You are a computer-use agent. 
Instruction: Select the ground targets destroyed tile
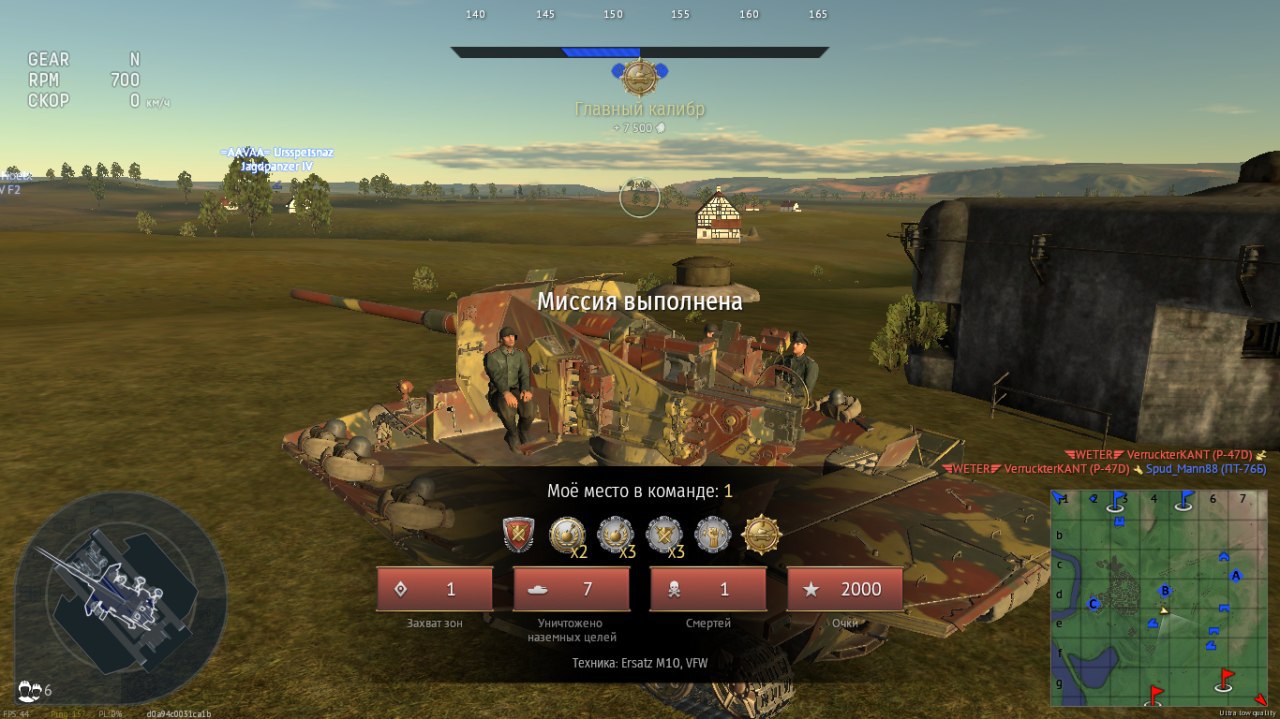click(x=571, y=589)
